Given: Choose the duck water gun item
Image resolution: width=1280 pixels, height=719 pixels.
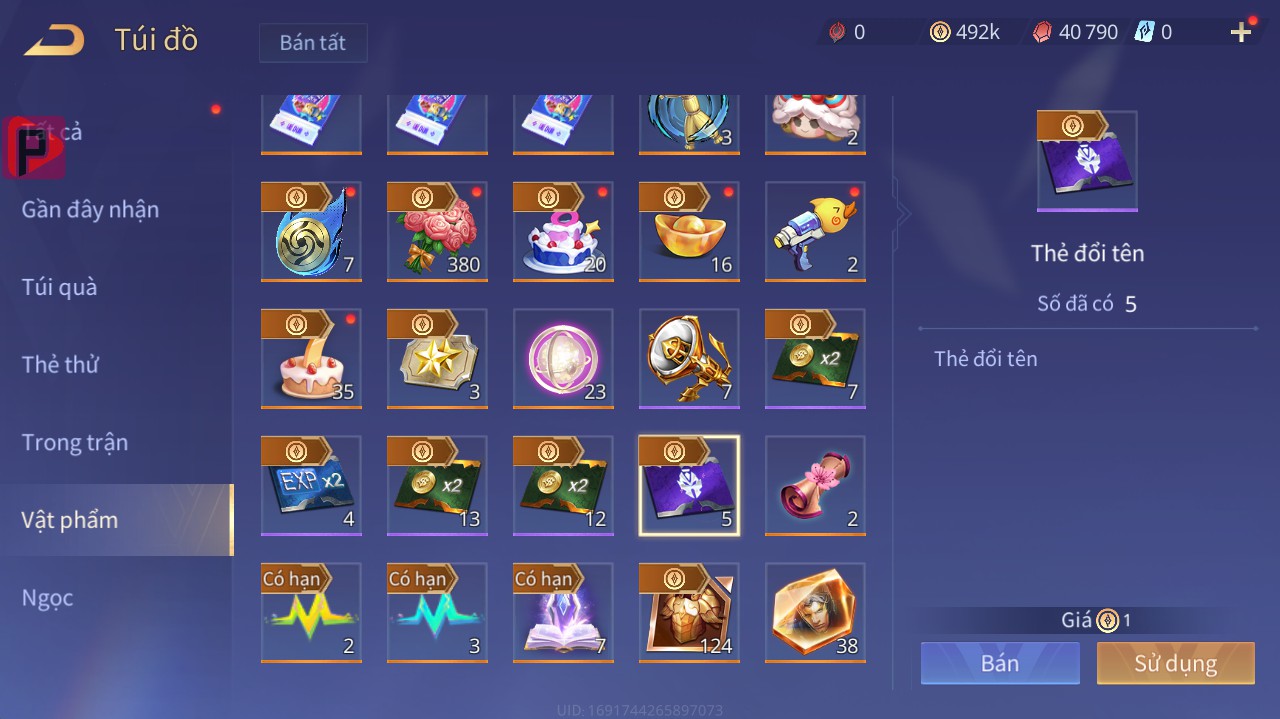Looking at the screenshot, I should (815, 232).
